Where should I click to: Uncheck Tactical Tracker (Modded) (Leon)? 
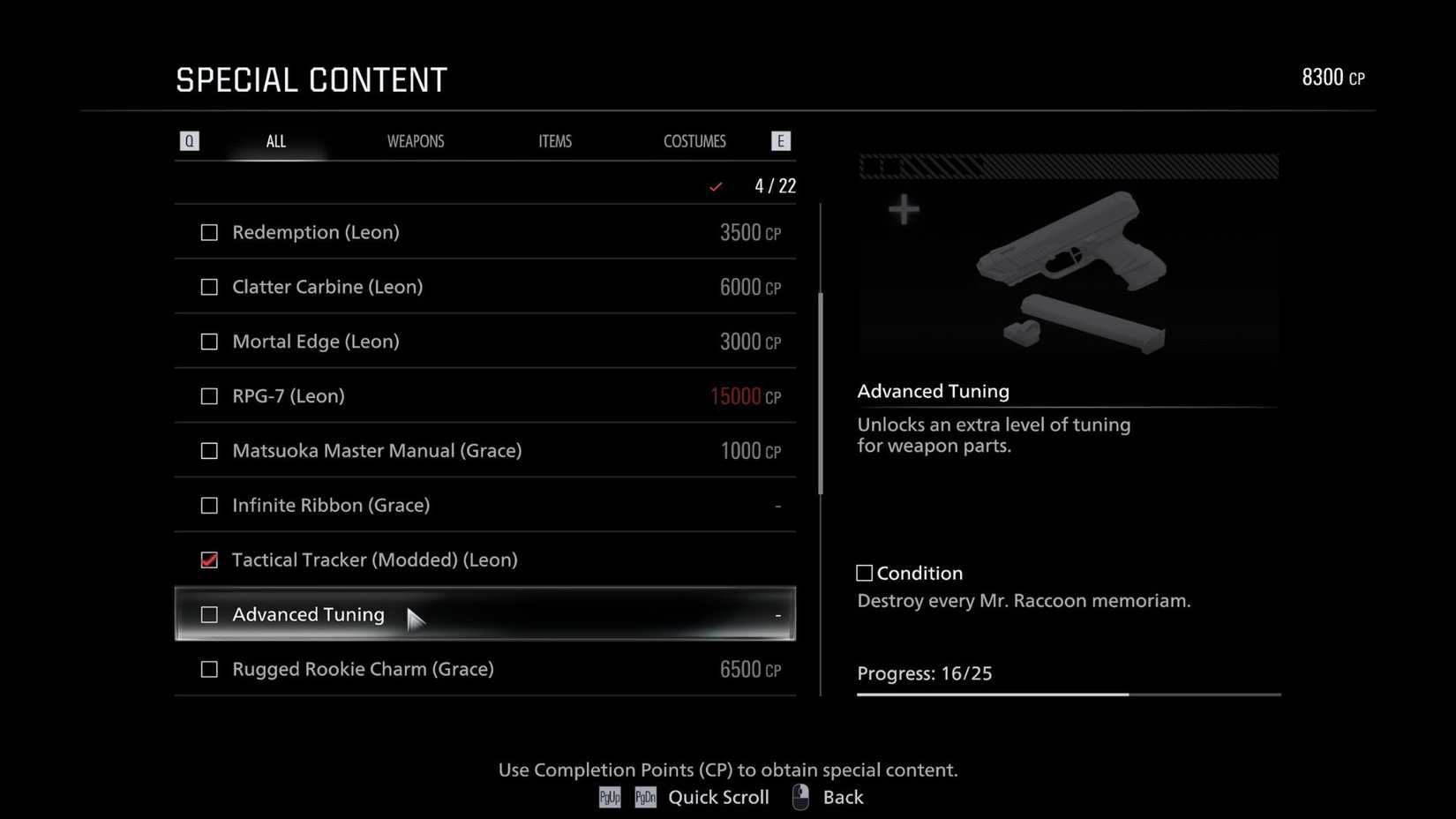coord(209,560)
